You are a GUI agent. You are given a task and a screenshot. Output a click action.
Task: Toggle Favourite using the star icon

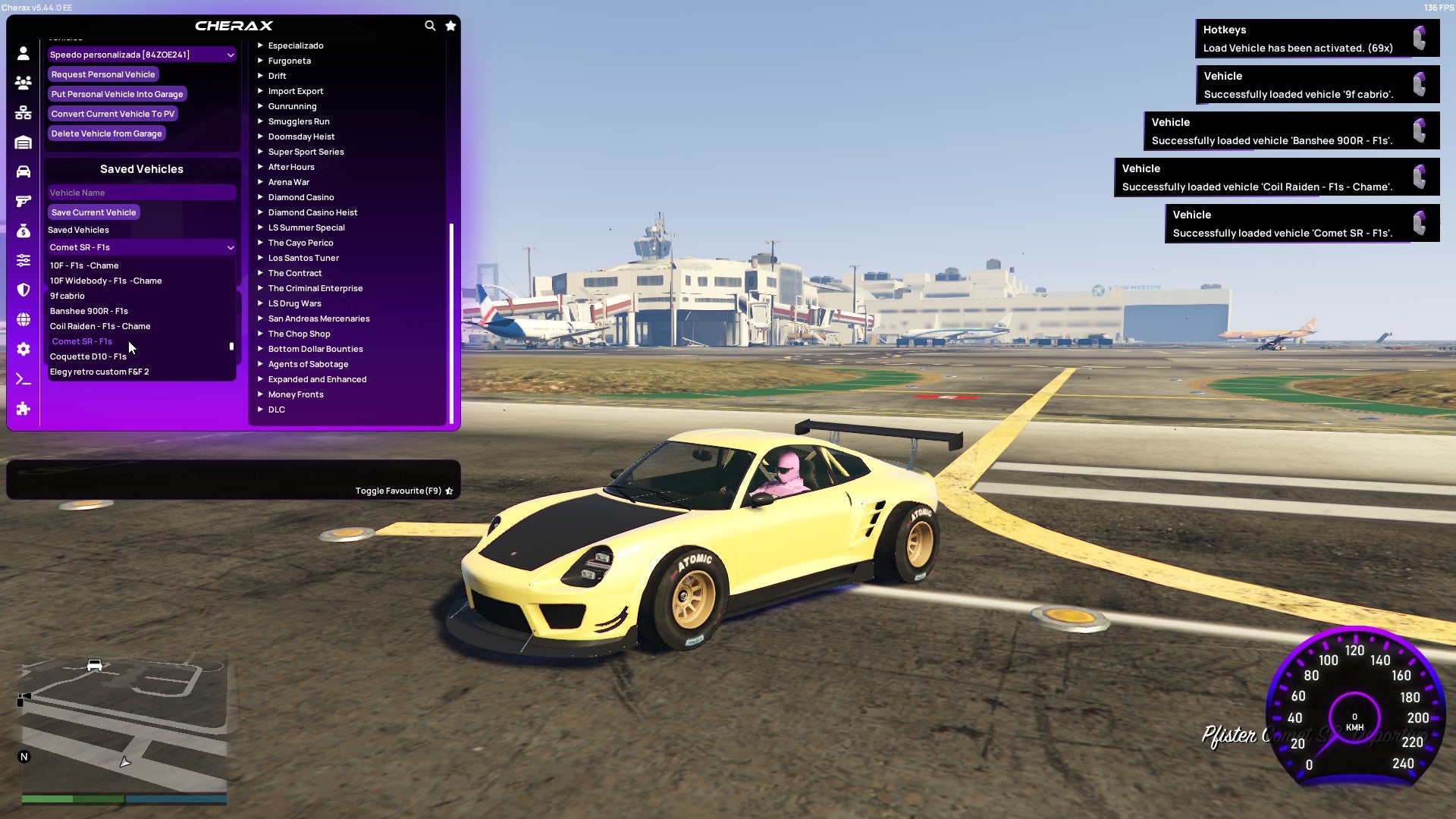(448, 491)
